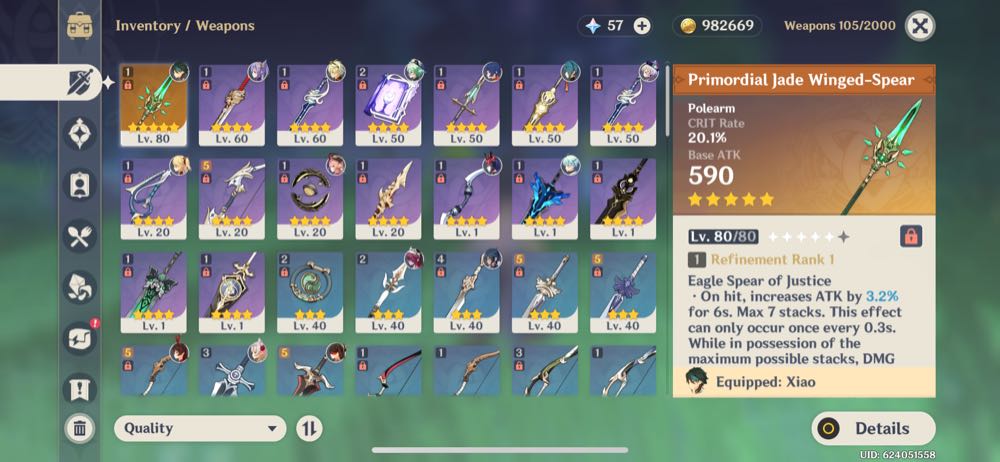Screen dimensions: 1000x462
Task: Pick the blue crystal claymore Lv. 1
Action: (x=545, y=198)
